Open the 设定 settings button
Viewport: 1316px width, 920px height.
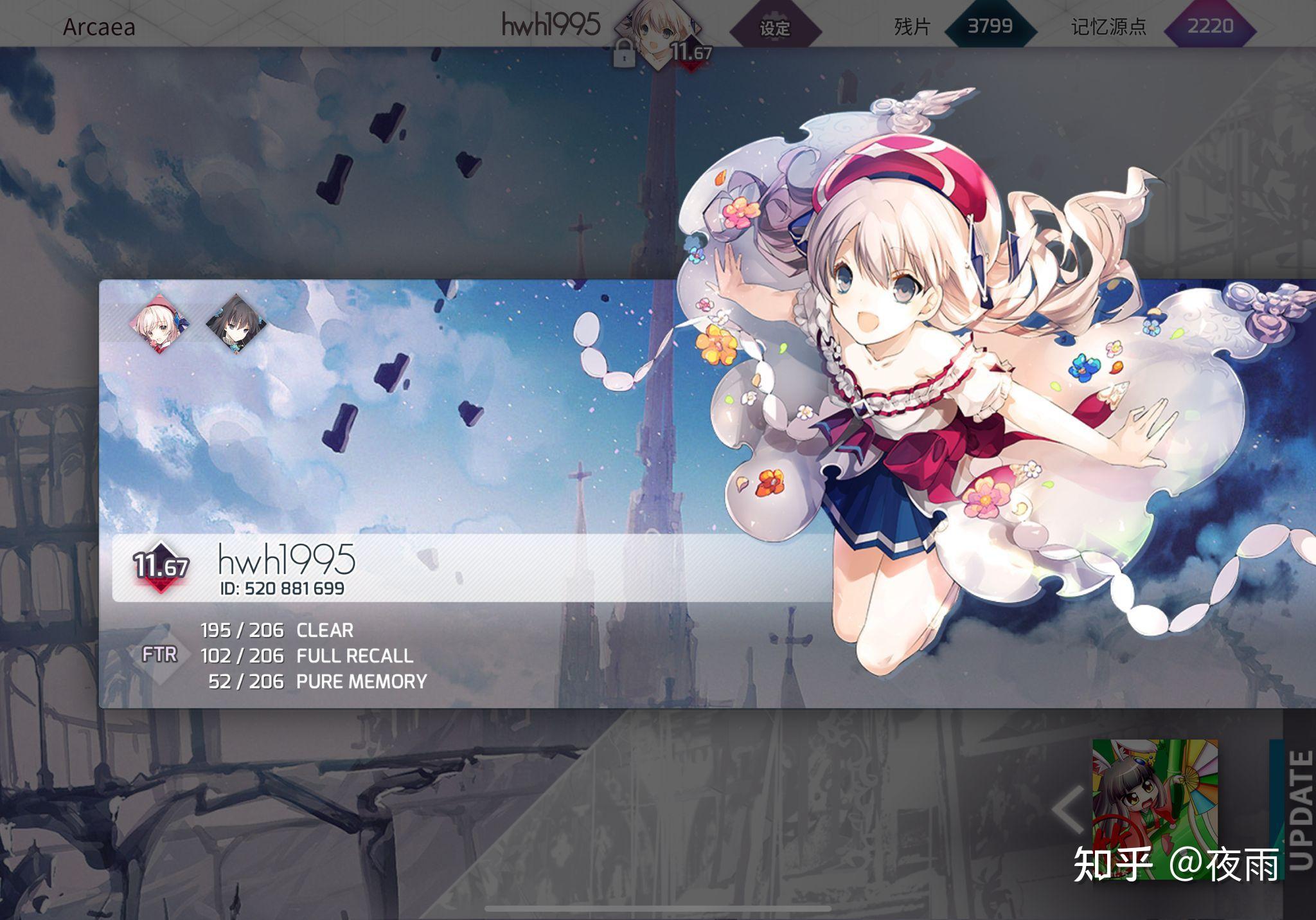pyautogui.click(x=775, y=28)
